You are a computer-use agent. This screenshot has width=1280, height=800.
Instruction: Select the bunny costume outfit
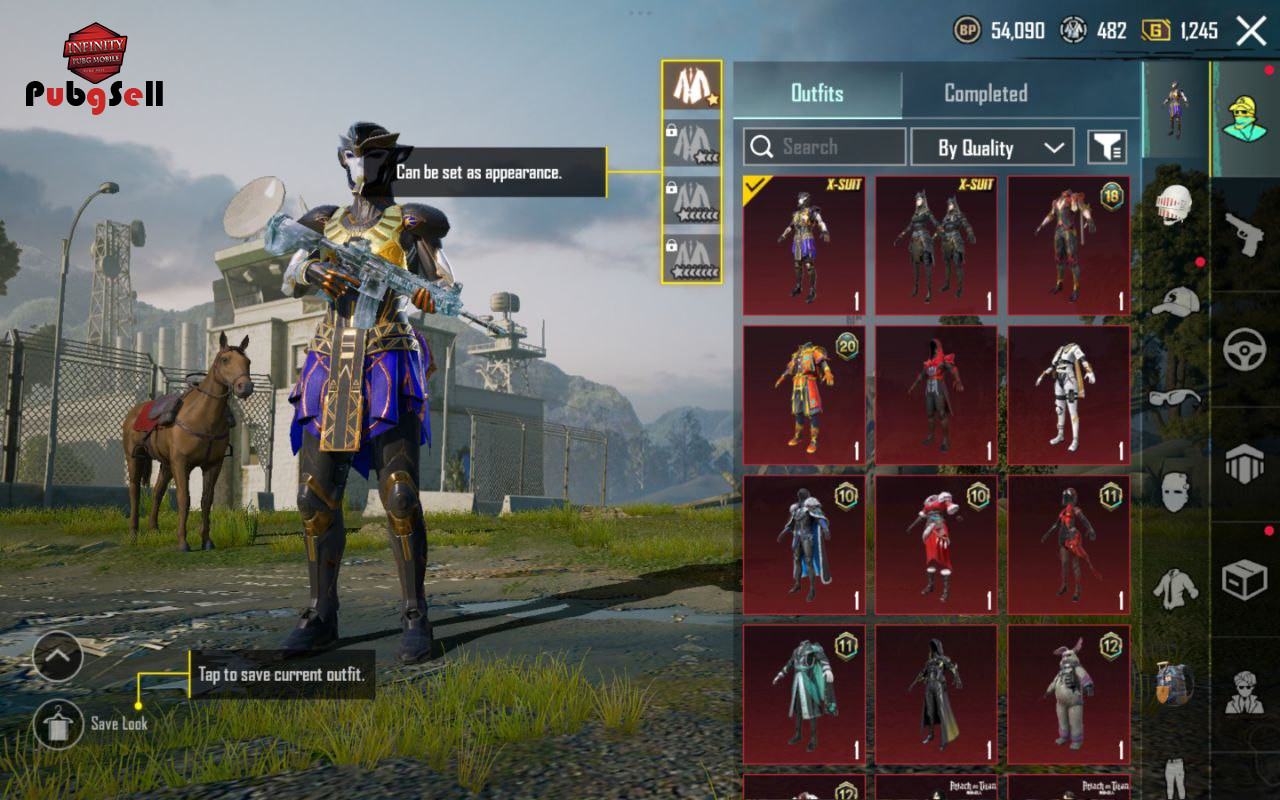(x=1068, y=694)
